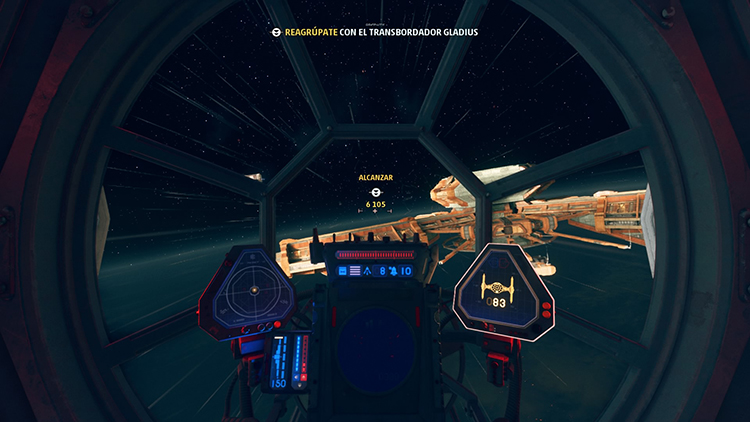
Task: Click the ALCANZAR waypoint marker
Action: 376,191
